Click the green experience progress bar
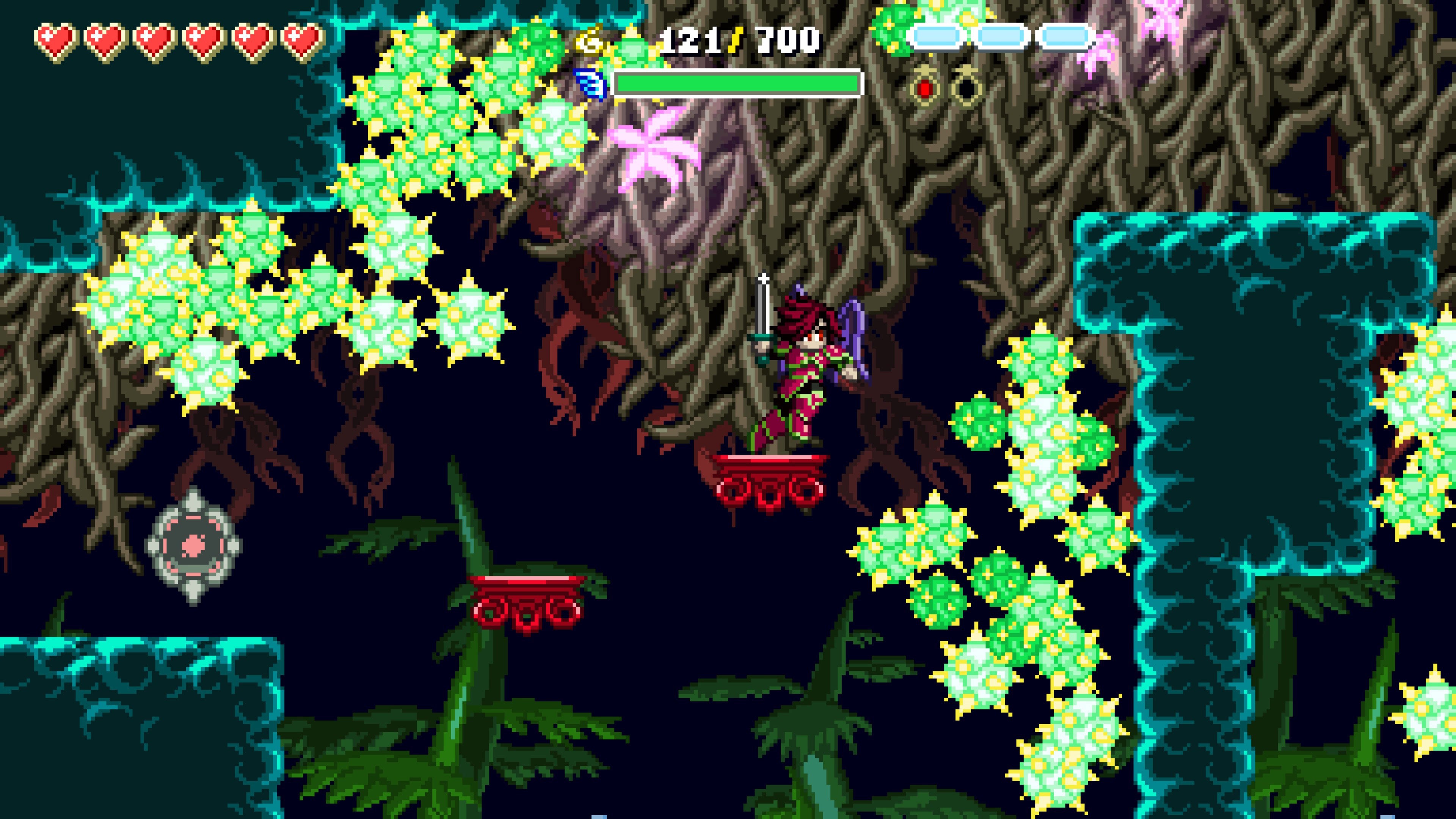This screenshot has width=1456, height=819. pyautogui.click(x=735, y=84)
